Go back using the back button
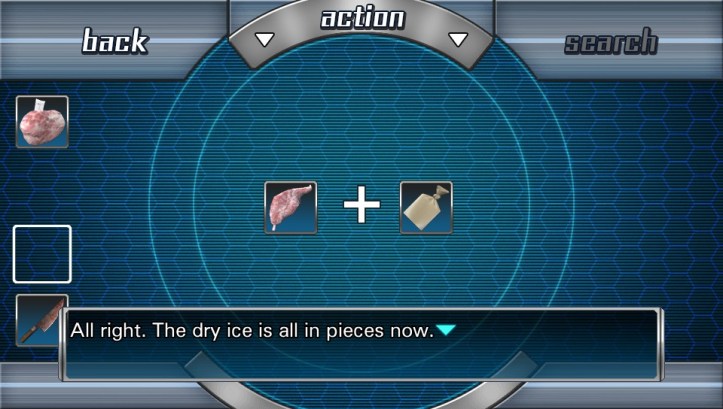The height and width of the screenshot is (409, 723). [x=114, y=41]
